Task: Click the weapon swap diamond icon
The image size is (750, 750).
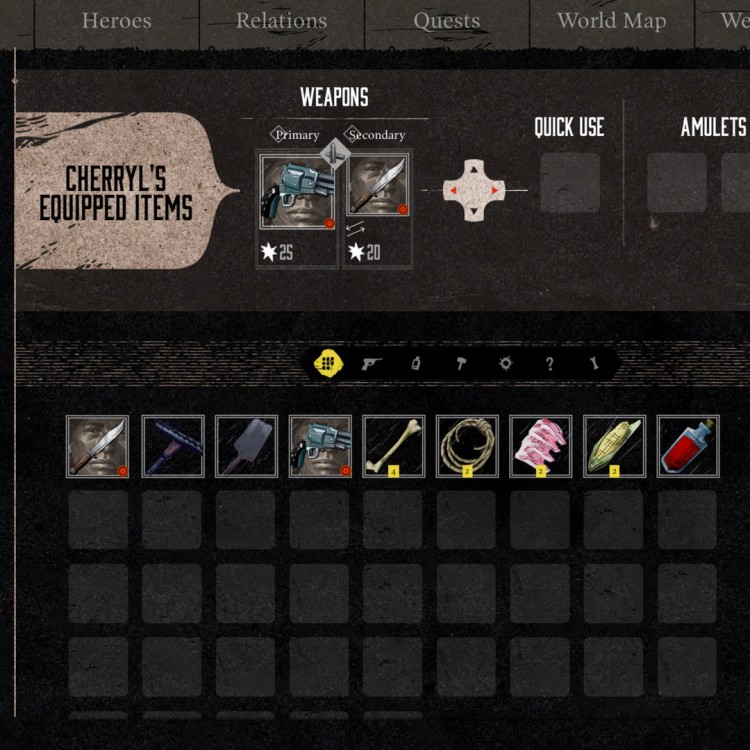Action: coord(336,154)
